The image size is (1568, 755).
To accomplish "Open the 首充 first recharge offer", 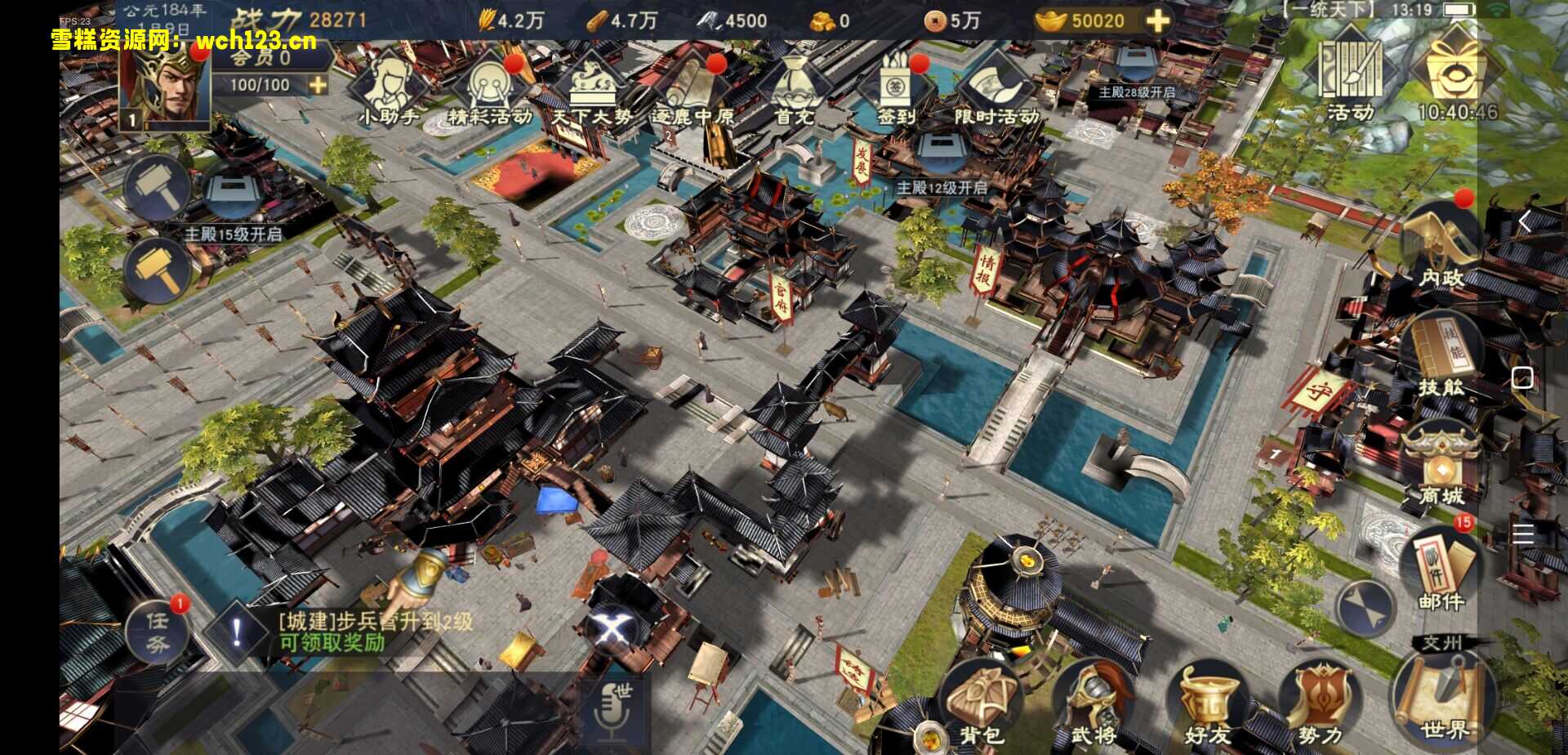I will (794, 87).
